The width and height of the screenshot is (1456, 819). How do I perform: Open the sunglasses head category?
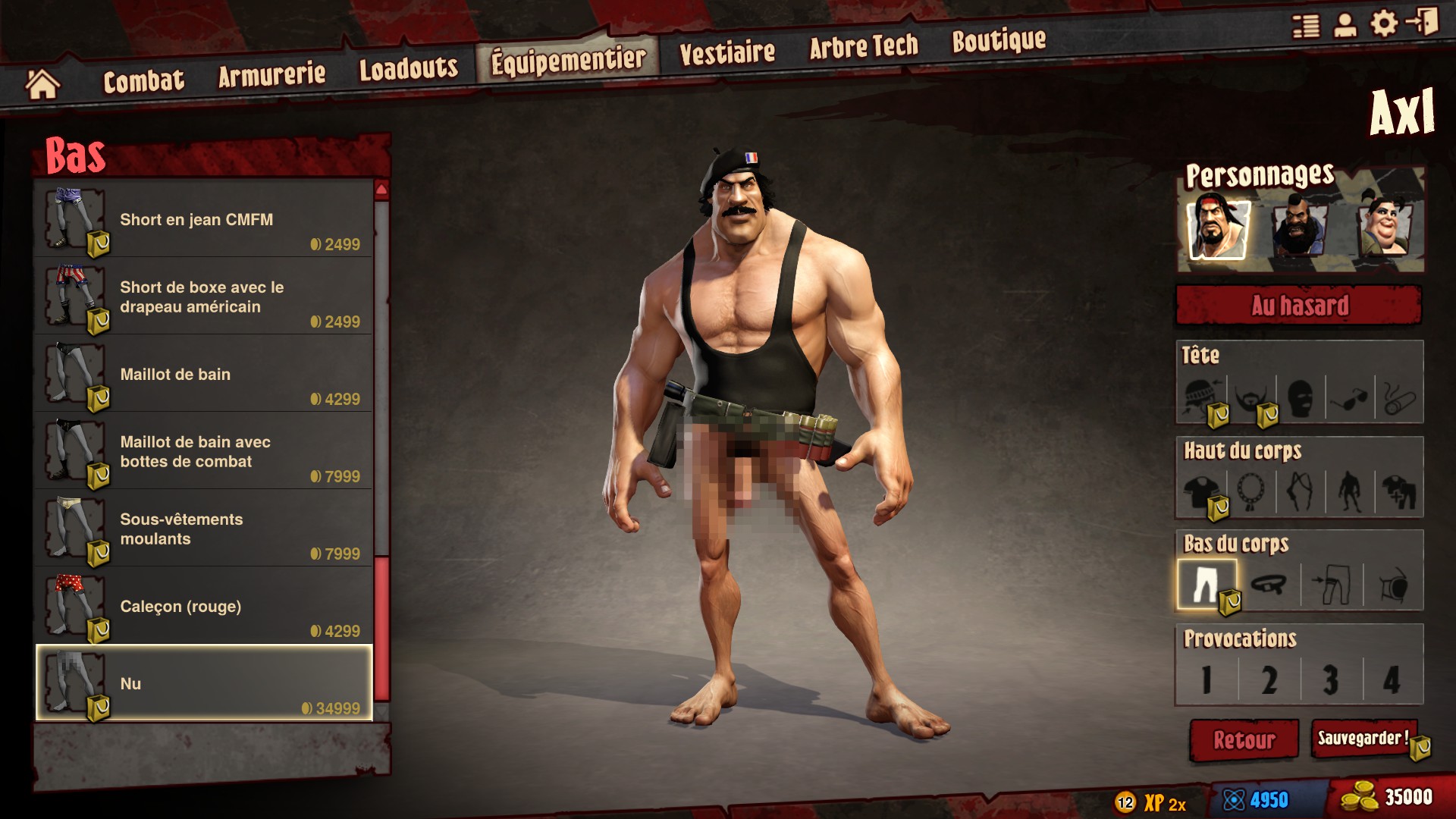click(1349, 398)
